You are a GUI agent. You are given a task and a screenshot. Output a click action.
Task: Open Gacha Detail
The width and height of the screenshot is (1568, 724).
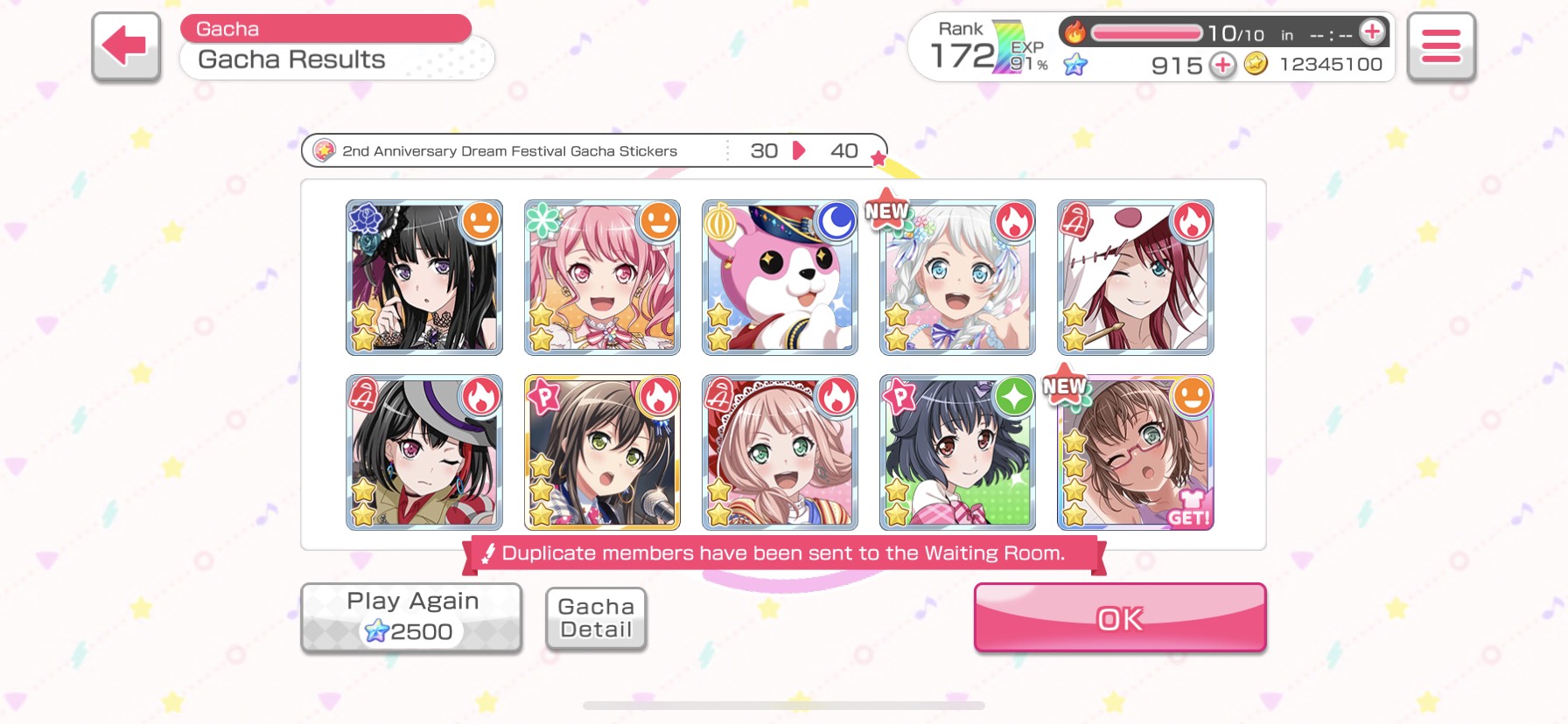pos(596,618)
